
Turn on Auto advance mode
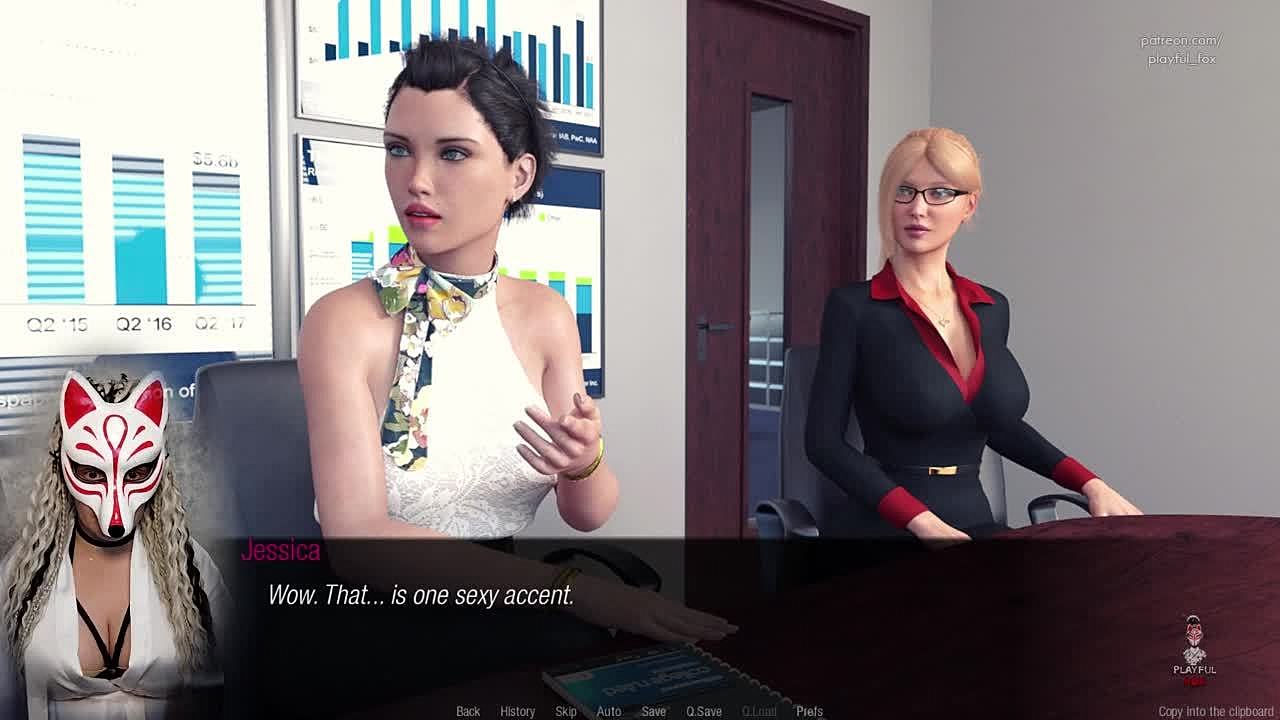(x=609, y=711)
